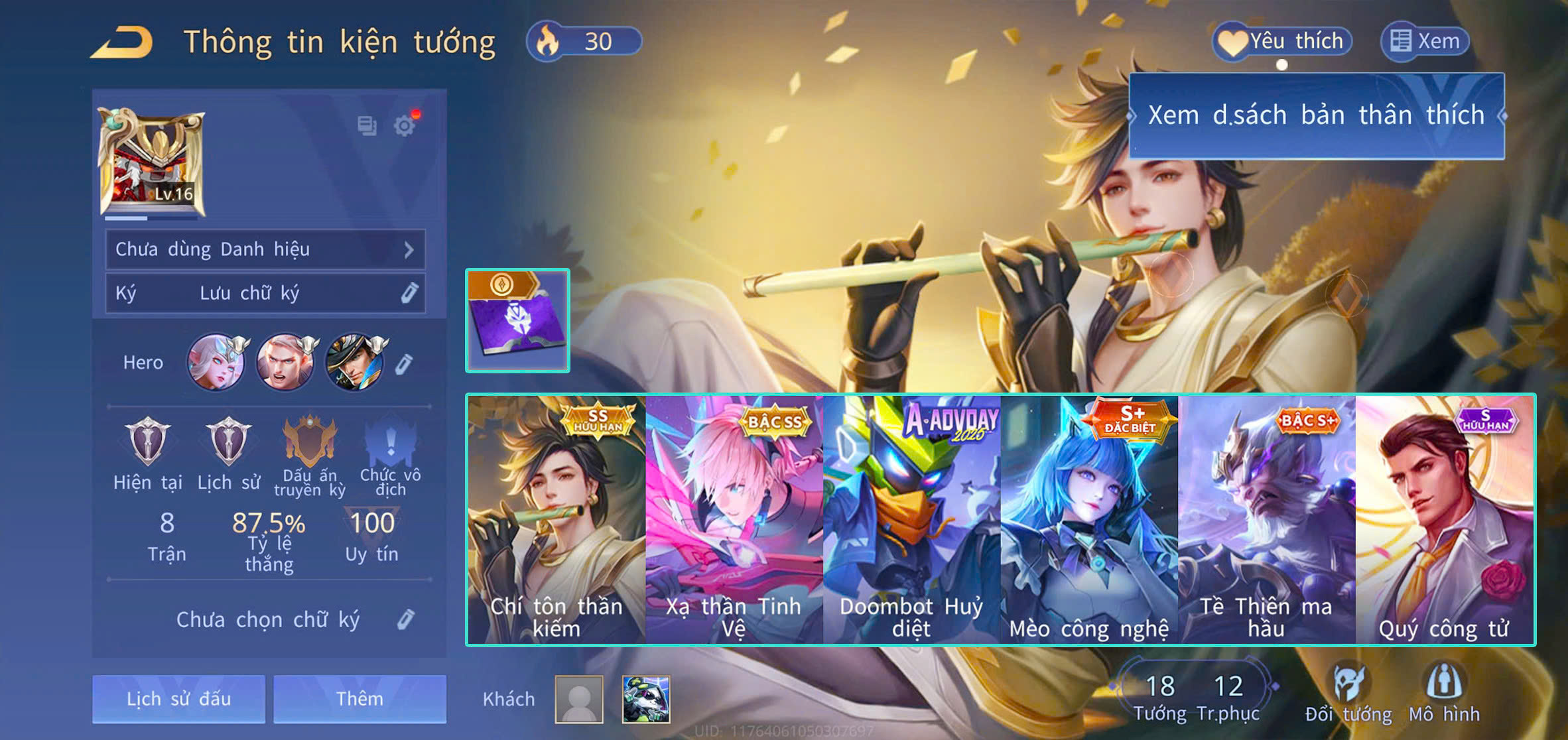The width and height of the screenshot is (1568, 740).
Task: Select the Quý công tử skin
Action: pyautogui.click(x=1444, y=519)
